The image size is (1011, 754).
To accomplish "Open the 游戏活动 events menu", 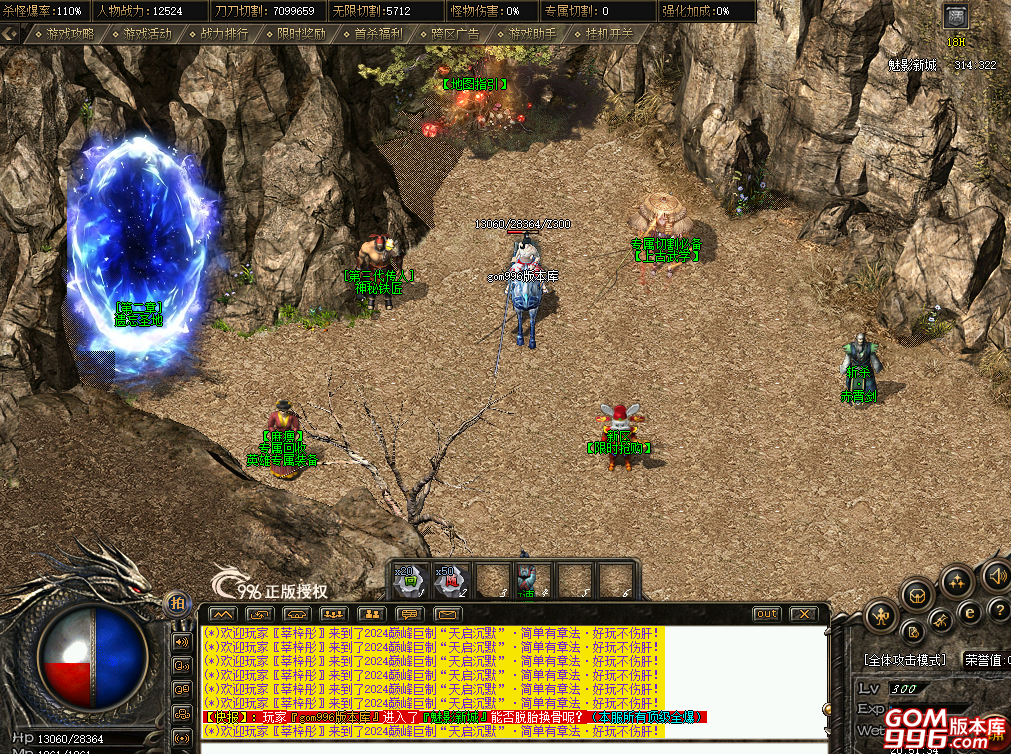I will [147, 33].
